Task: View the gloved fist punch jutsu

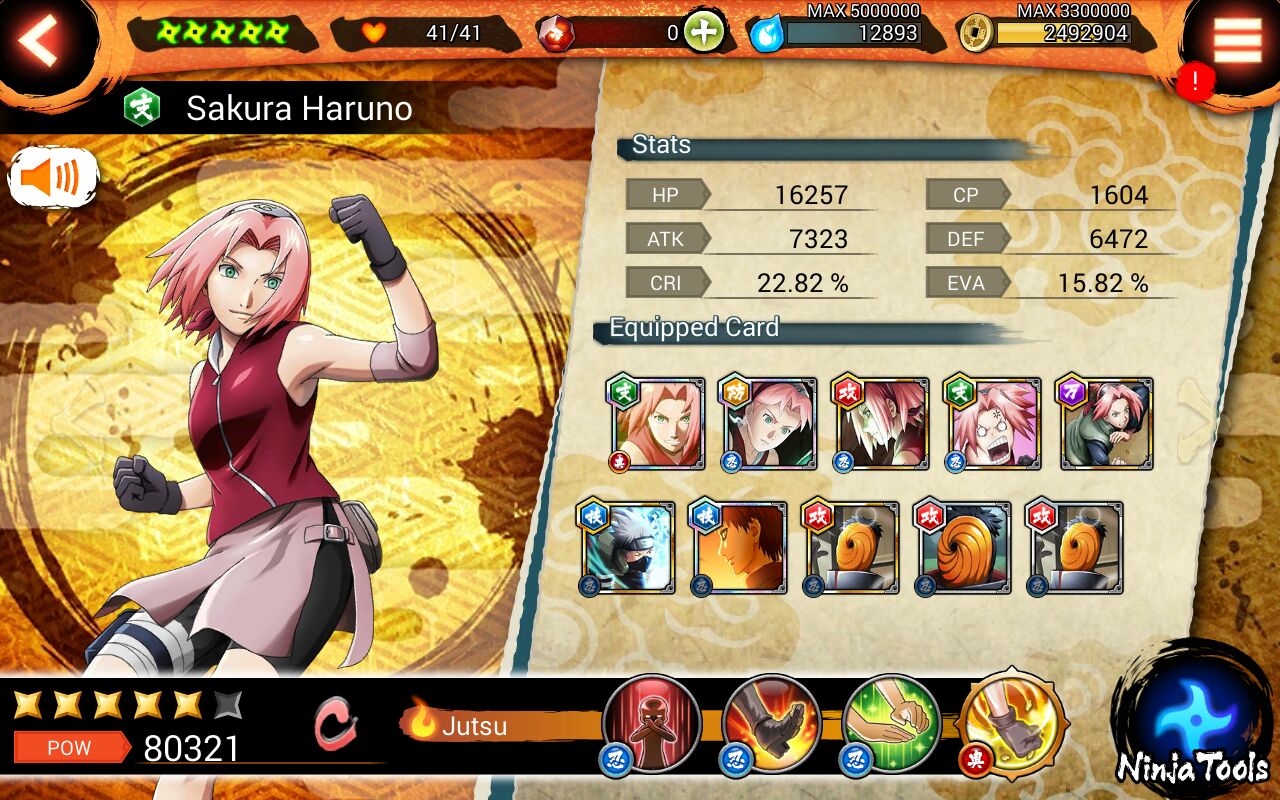Action: 771,723
